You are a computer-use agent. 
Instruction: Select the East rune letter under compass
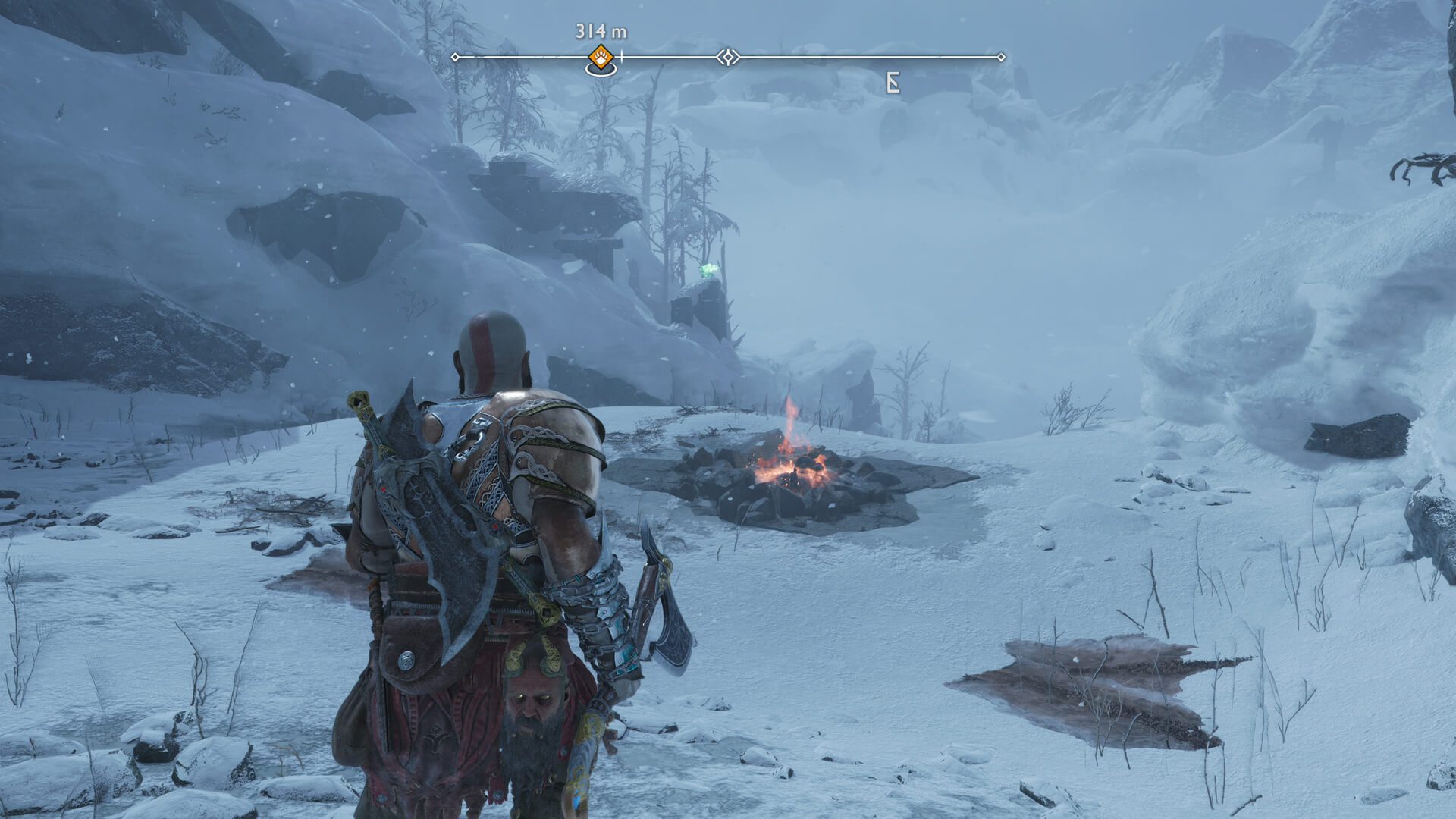(x=893, y=83)
